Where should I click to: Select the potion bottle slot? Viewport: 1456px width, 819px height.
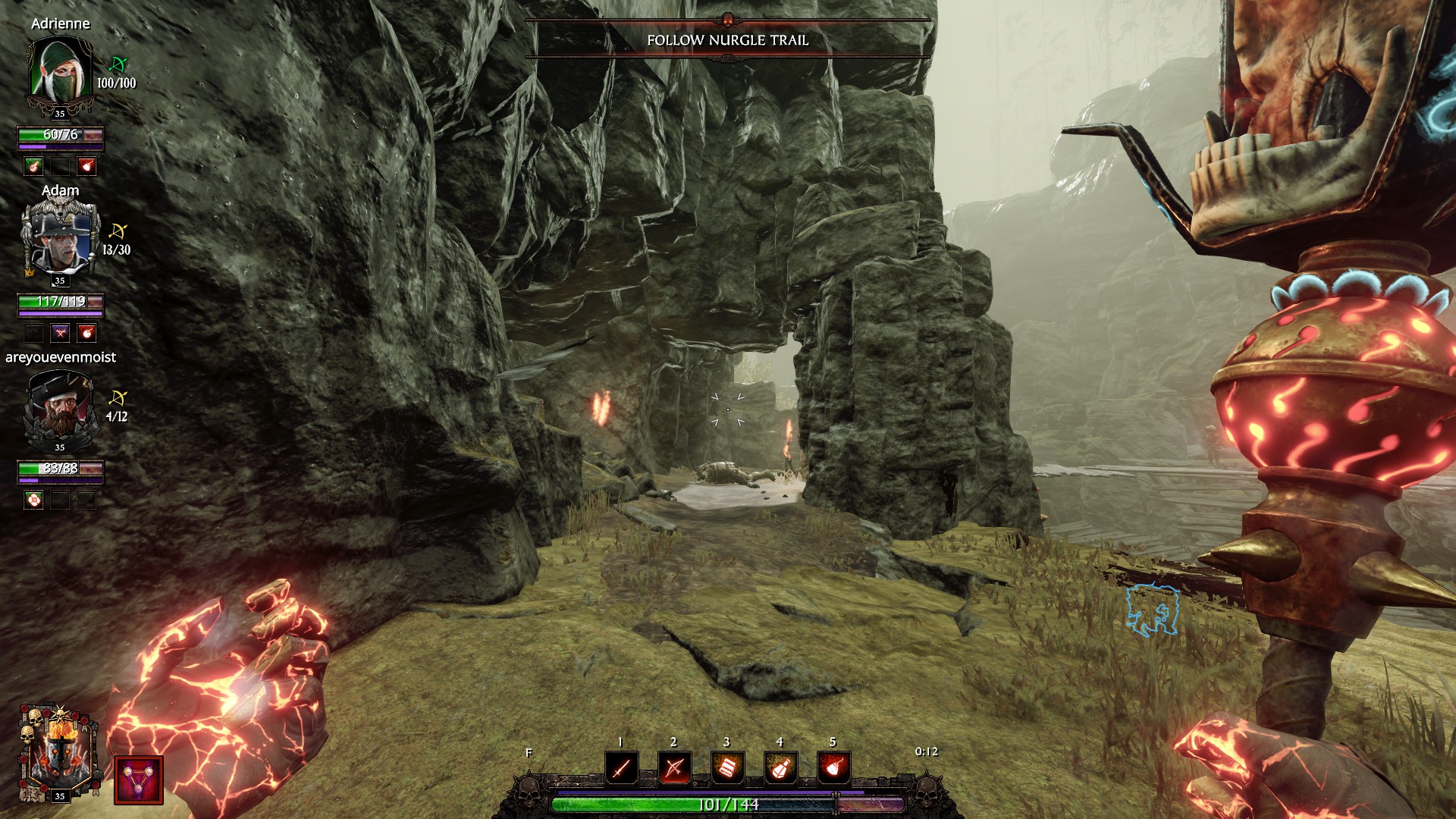[780, 768]
